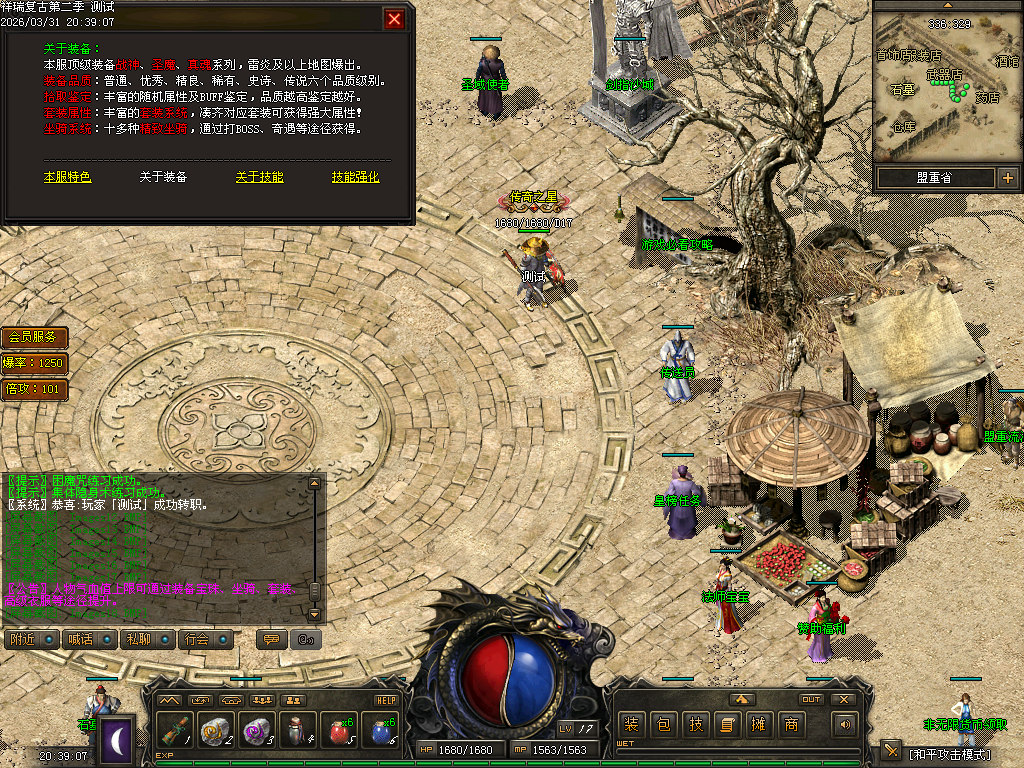The width and height of the screenshot is (1024, 768).
Task: Open the 技 skills panel
Action: point(695,725)
